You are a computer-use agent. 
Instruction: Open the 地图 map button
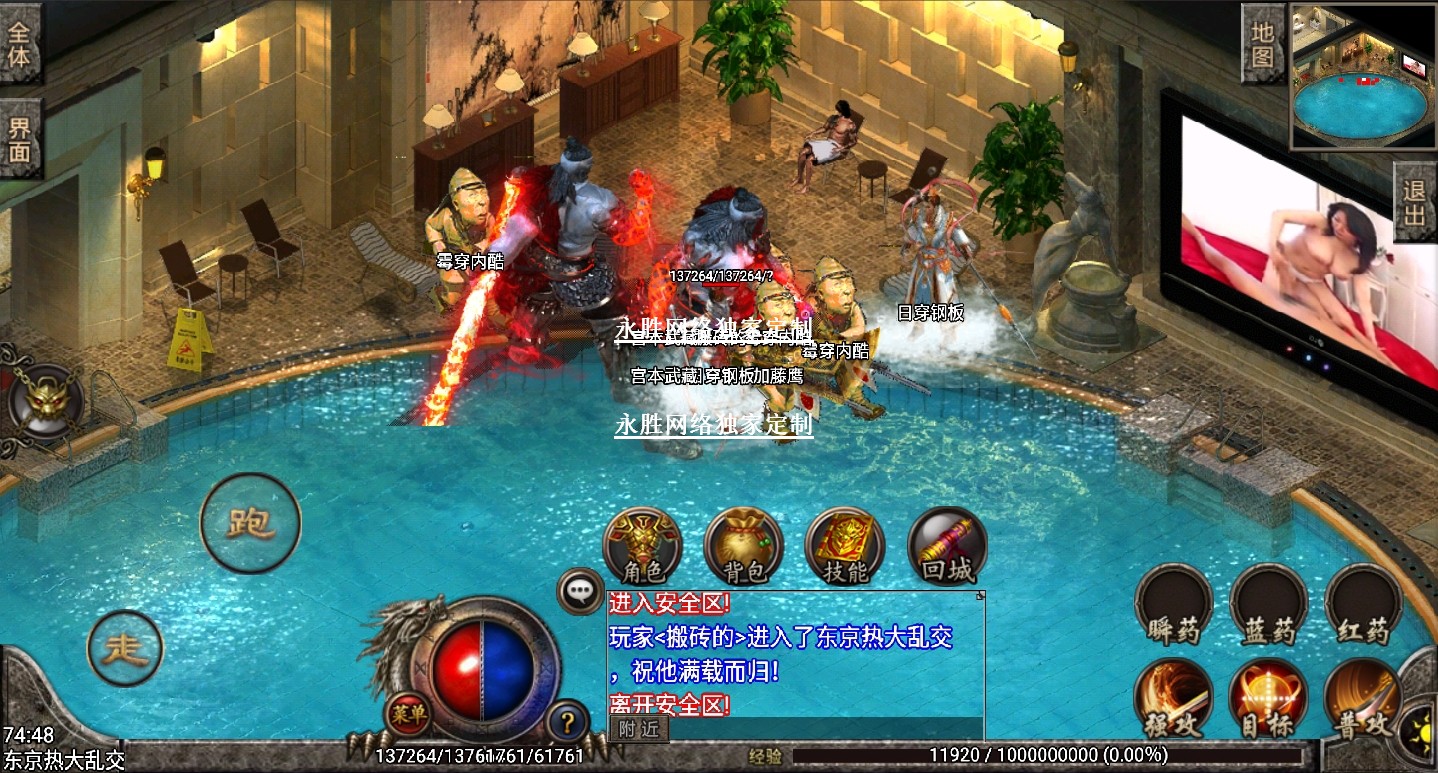click(x=1263, y=44)
